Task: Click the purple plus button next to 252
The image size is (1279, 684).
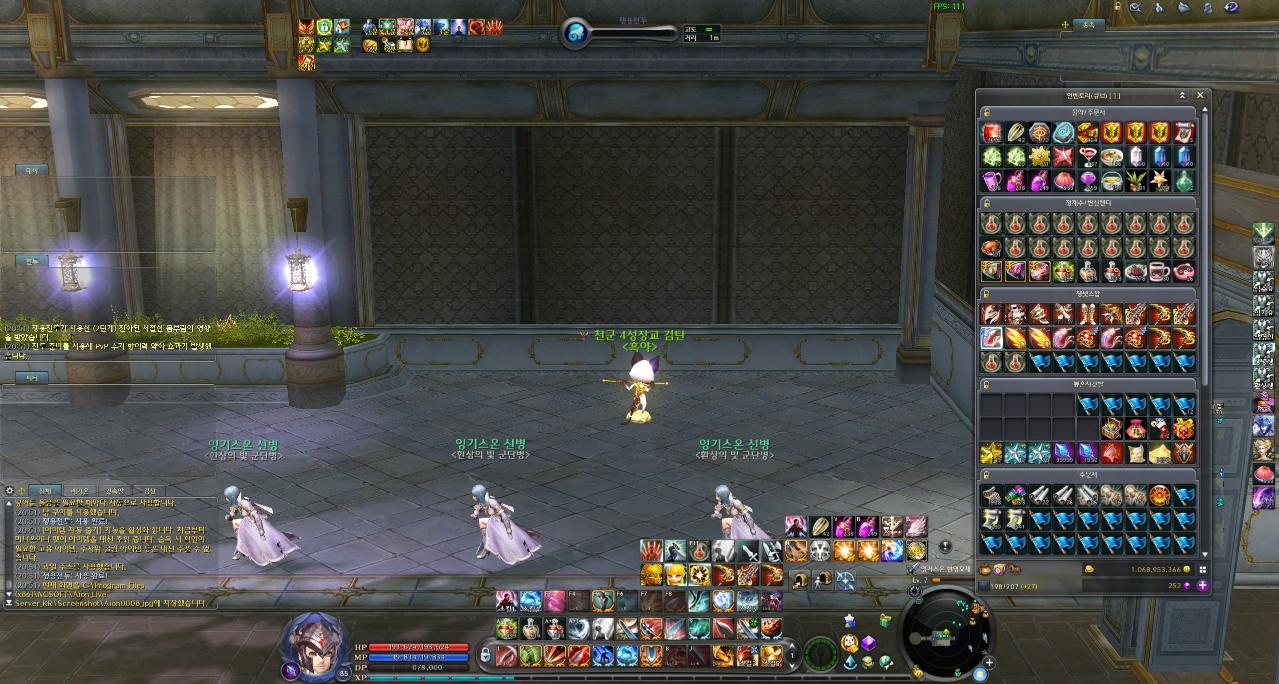Action: (1202, 585)
